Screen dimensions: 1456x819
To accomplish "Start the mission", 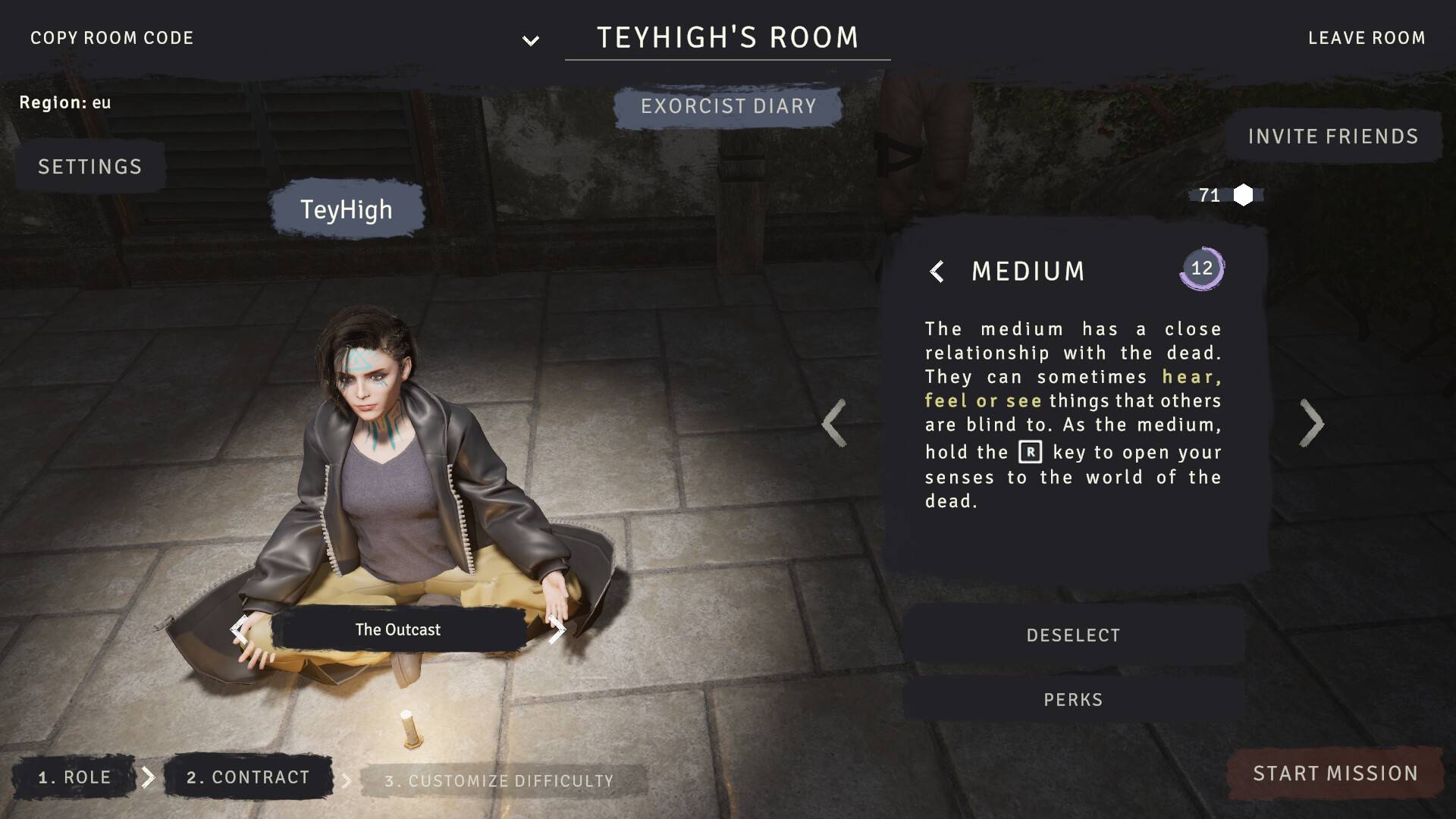I will click(1335, 773).
